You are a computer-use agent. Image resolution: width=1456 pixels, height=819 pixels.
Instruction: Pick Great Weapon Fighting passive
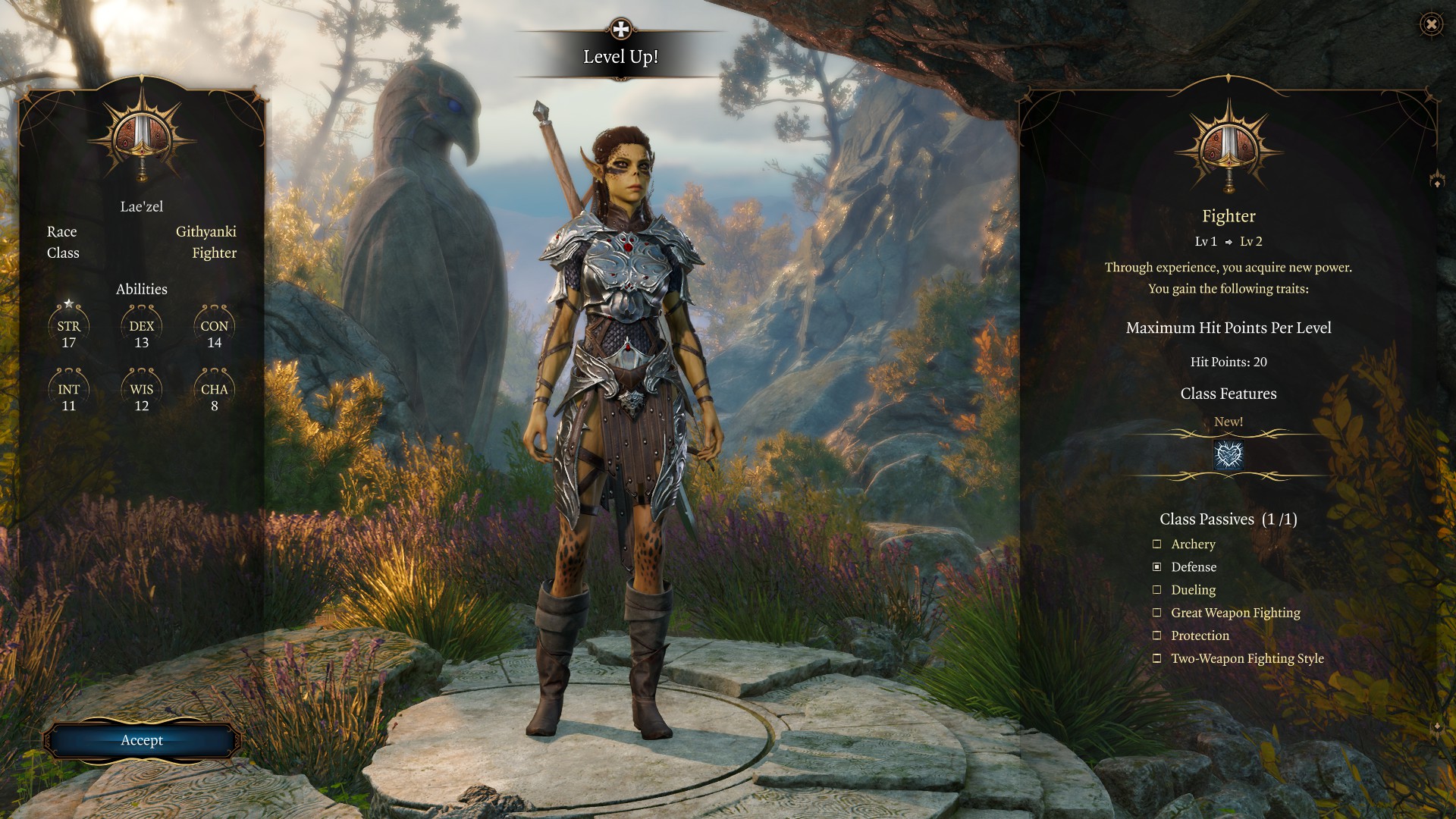coord(1157,612)
